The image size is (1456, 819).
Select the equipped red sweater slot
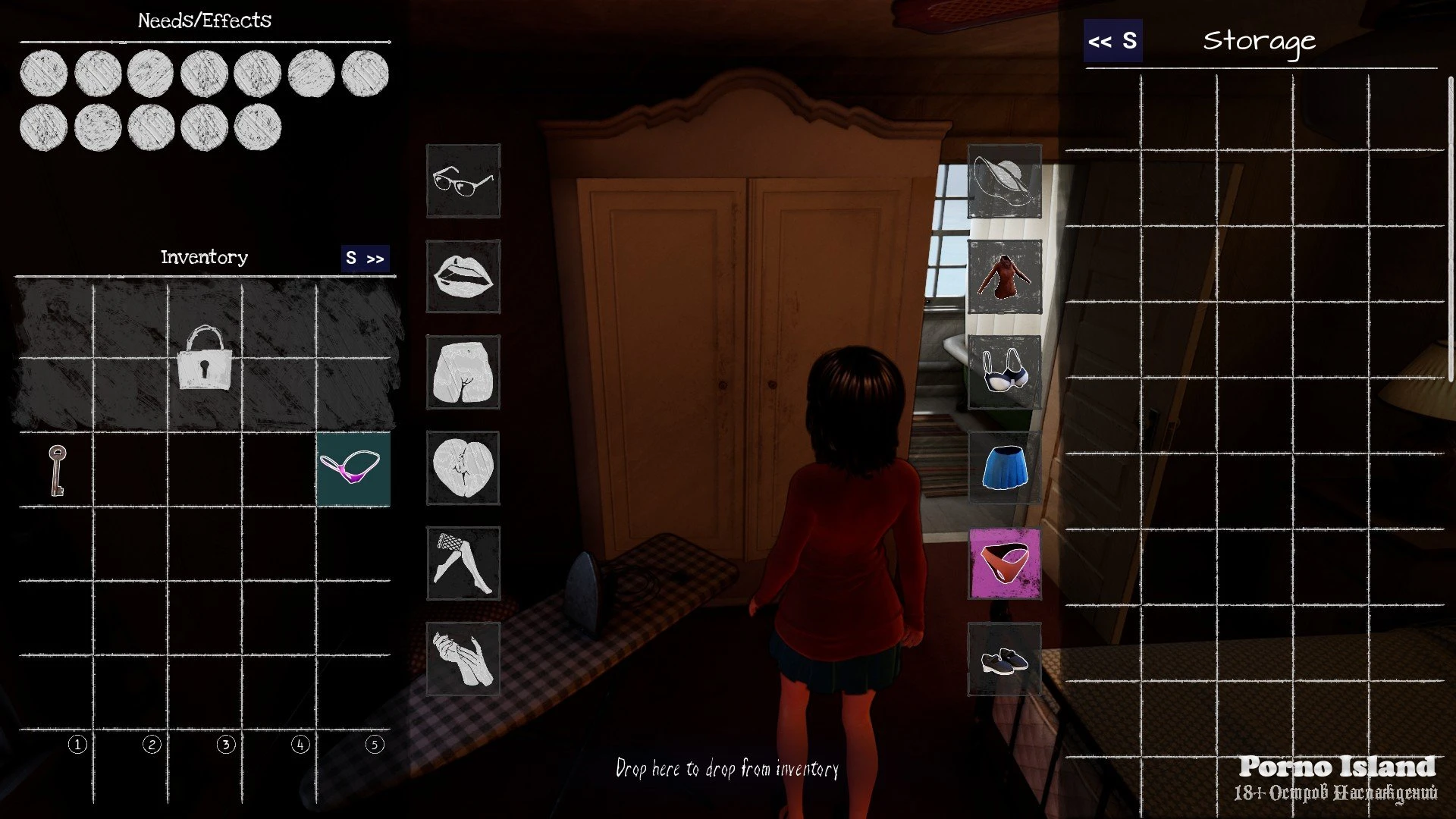[1004, 277]
